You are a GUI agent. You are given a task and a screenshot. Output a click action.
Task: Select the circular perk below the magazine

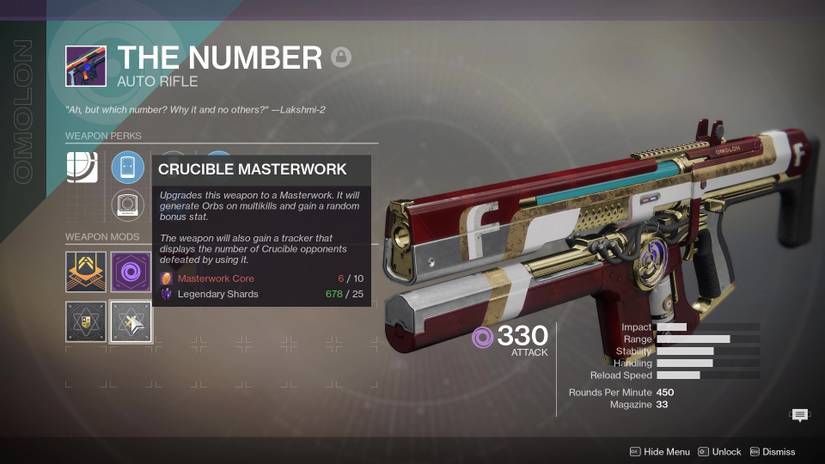[x=128, y=205]
